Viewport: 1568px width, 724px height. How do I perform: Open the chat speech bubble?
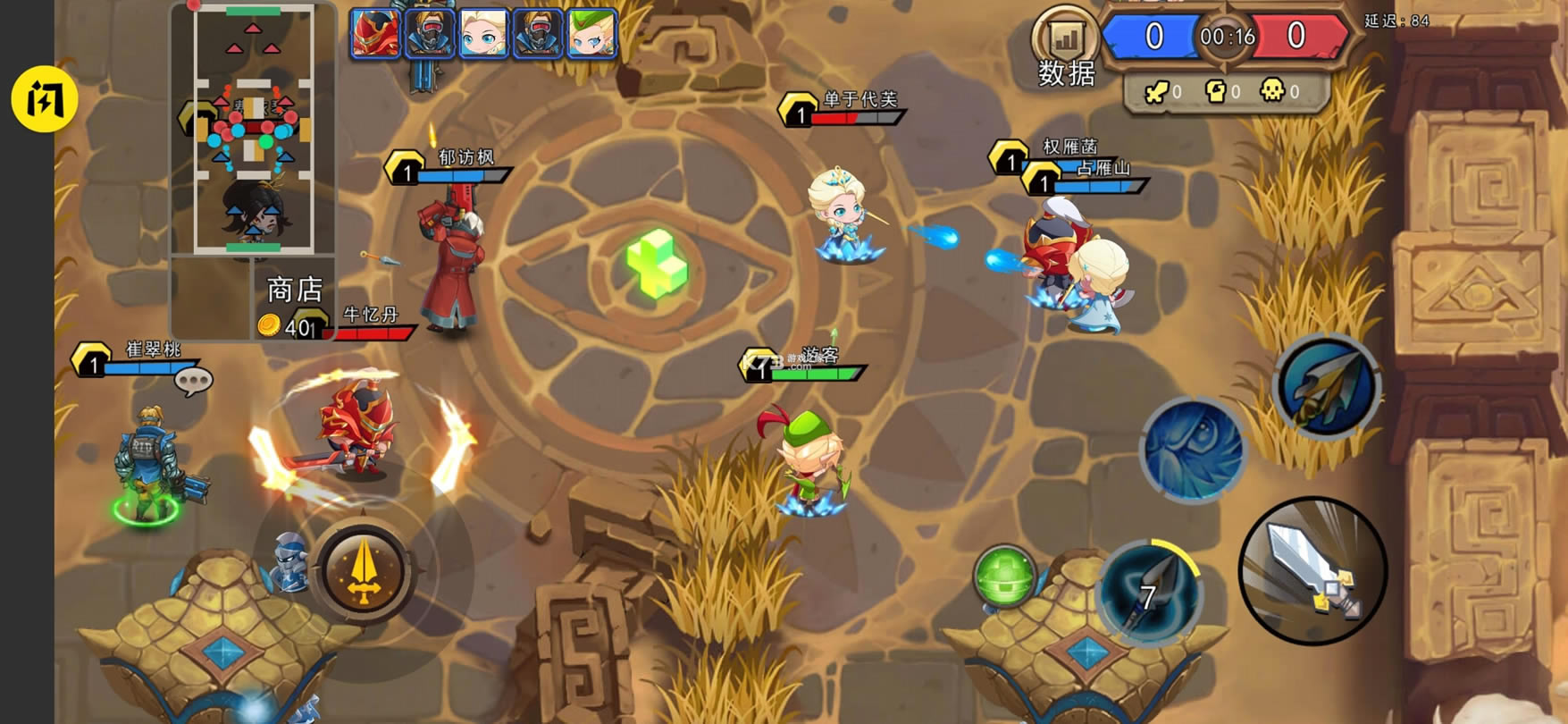pyautogui.click(x=193, y=382)
